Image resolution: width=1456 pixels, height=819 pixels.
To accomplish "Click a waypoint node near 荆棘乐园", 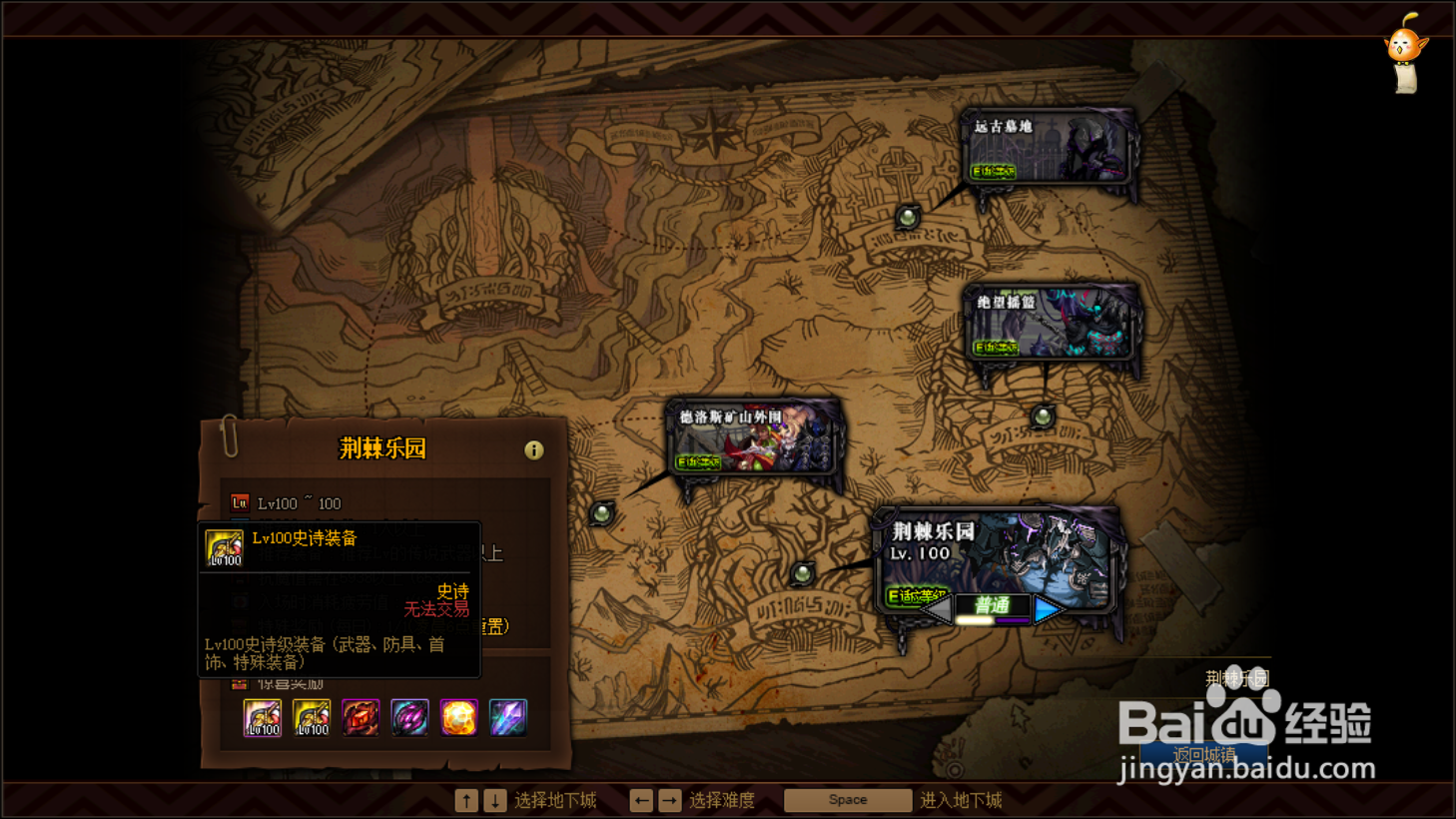I will coord(804,573).
